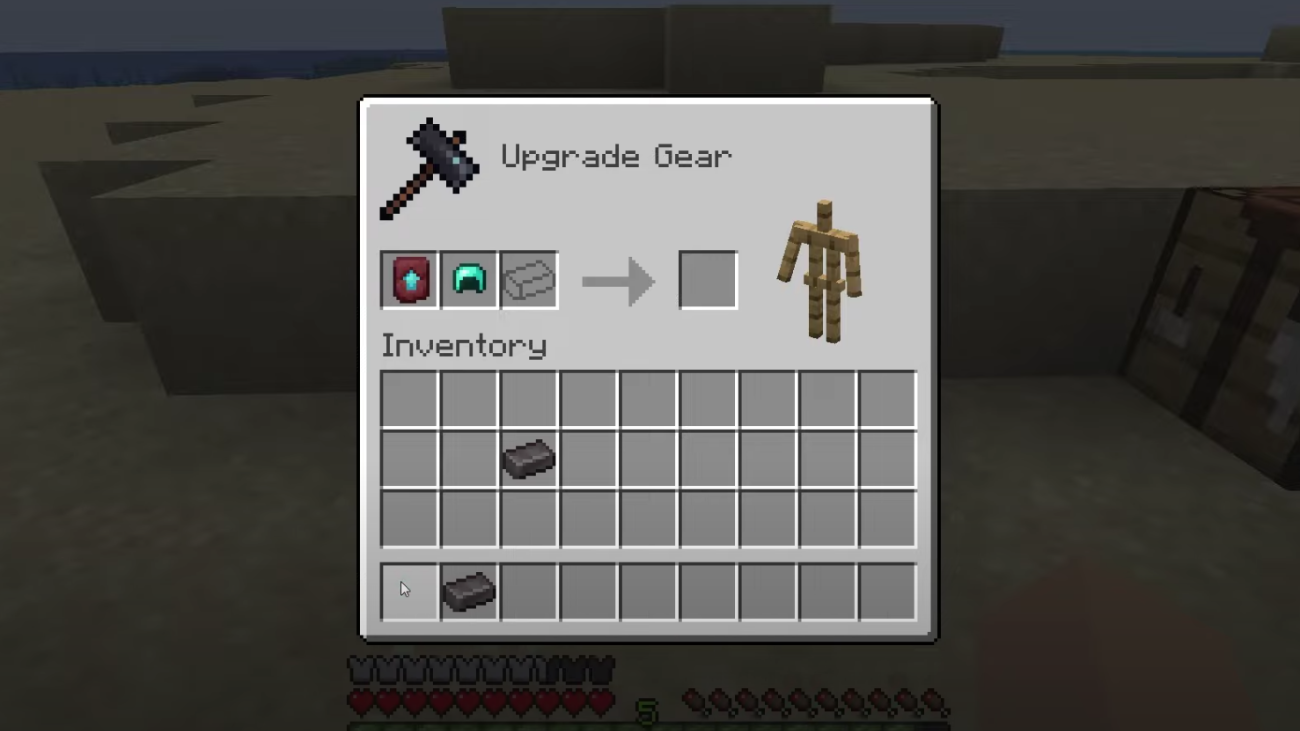Screen dimensions: 1300x731
Task: Select the netherite ingot in the inventory grid
Action: (x=528, y=459)
